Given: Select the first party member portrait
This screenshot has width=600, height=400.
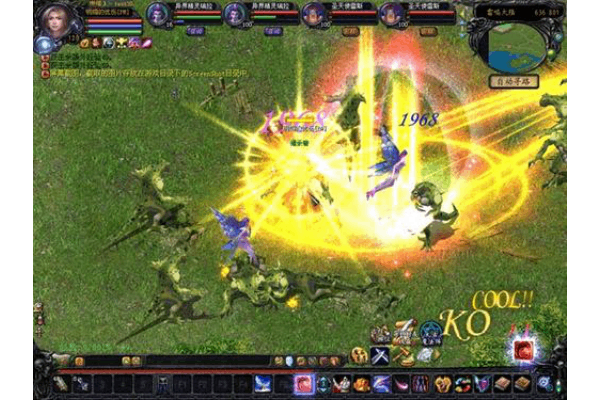Looking at the screenshot, I should tap(159, 14).
